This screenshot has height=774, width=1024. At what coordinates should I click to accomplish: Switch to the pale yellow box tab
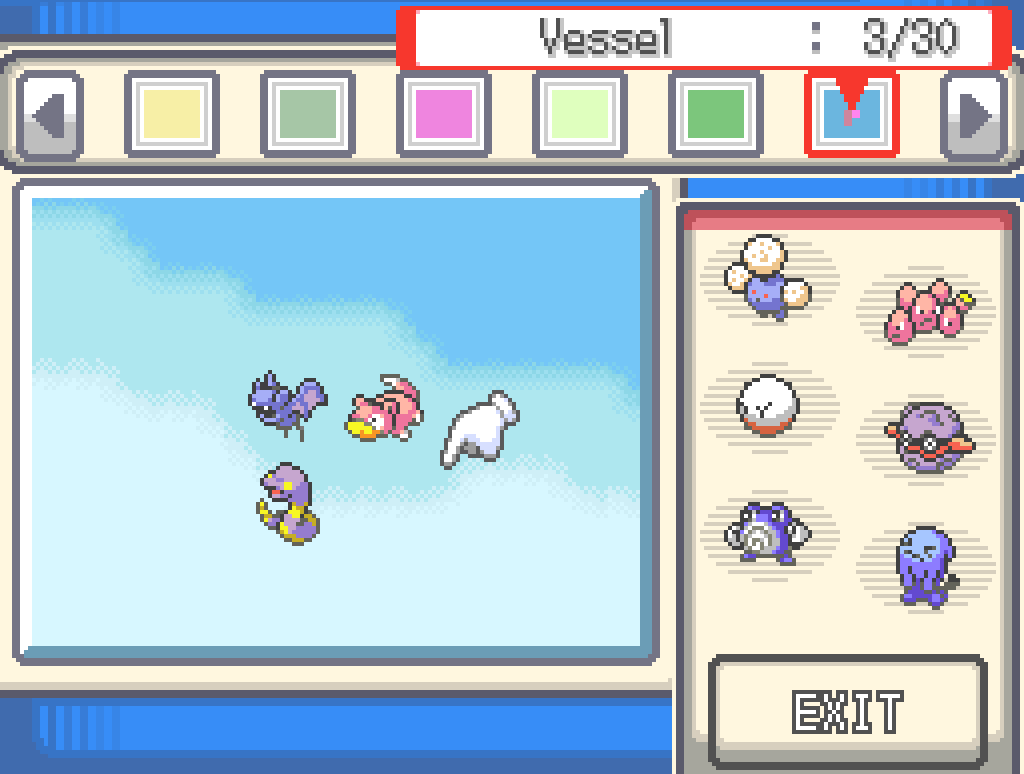point(172,114)
